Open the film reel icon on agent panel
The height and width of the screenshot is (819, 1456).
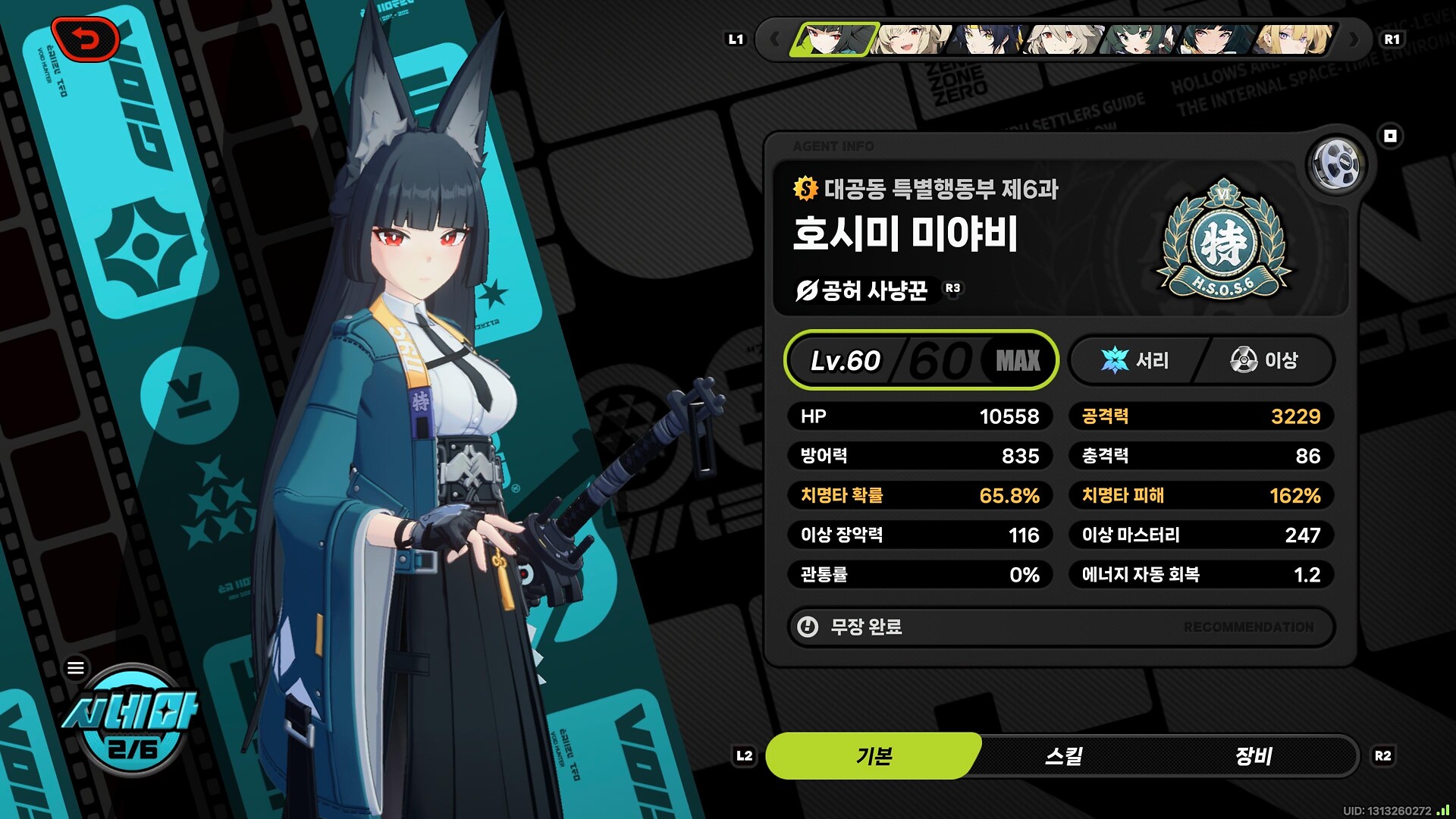(1336, 164)
